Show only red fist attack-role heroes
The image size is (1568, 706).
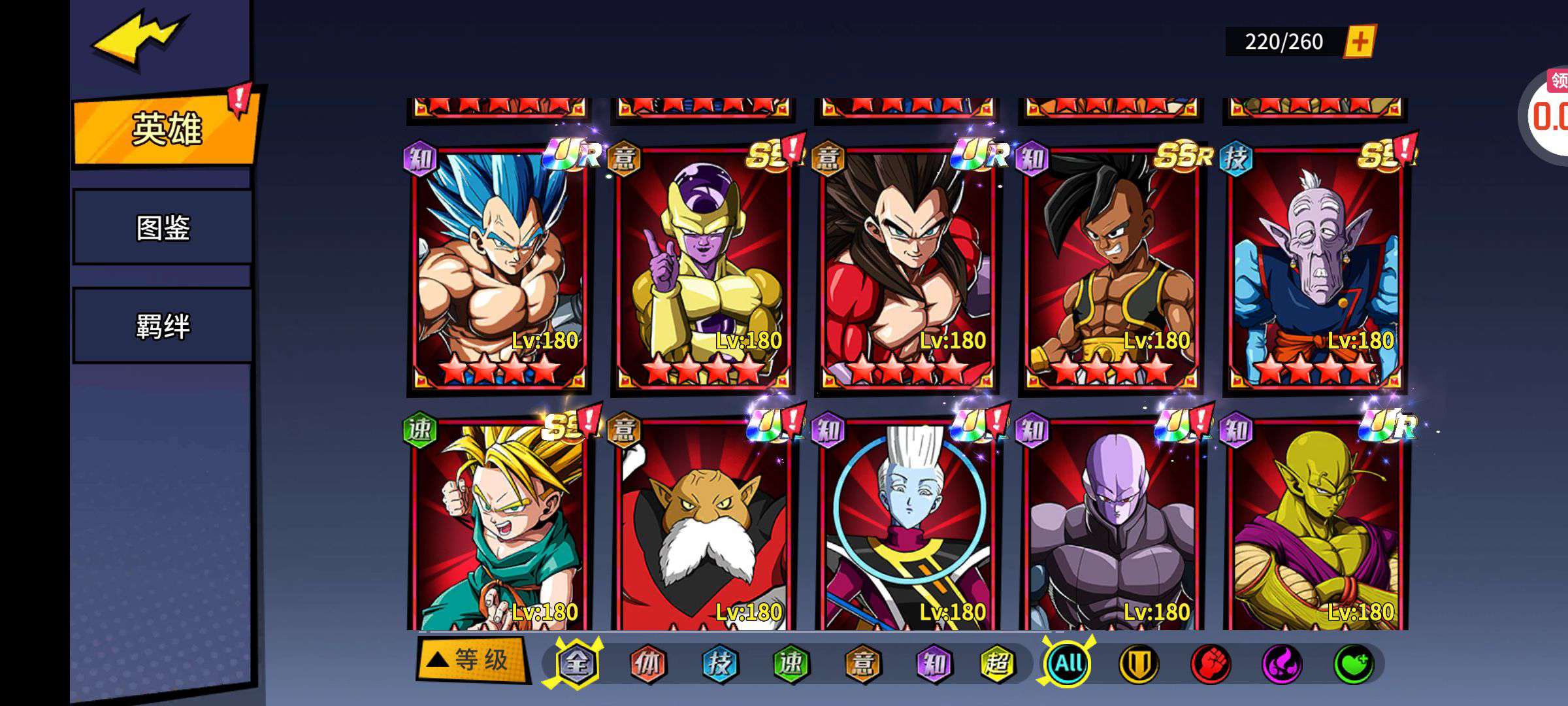1210,664
